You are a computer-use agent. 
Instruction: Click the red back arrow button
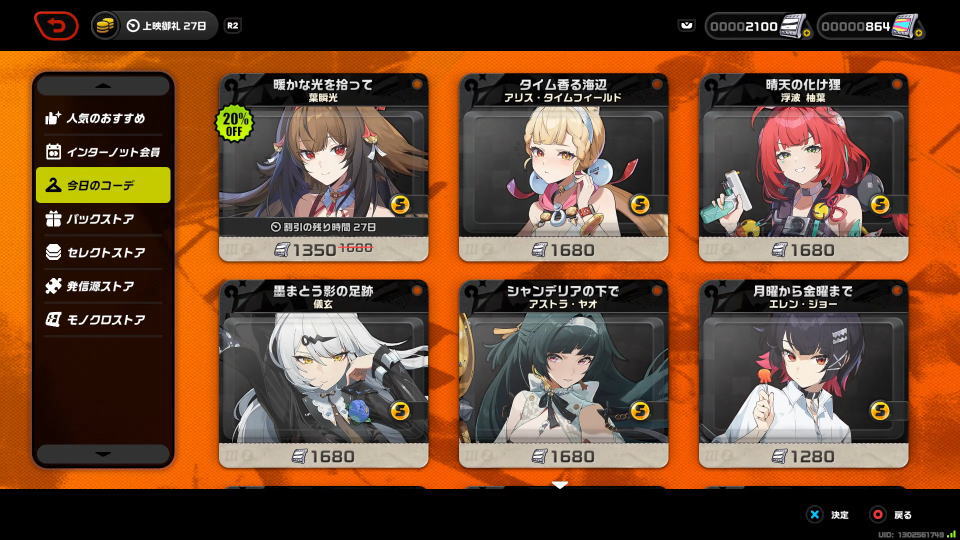(57, 25)
